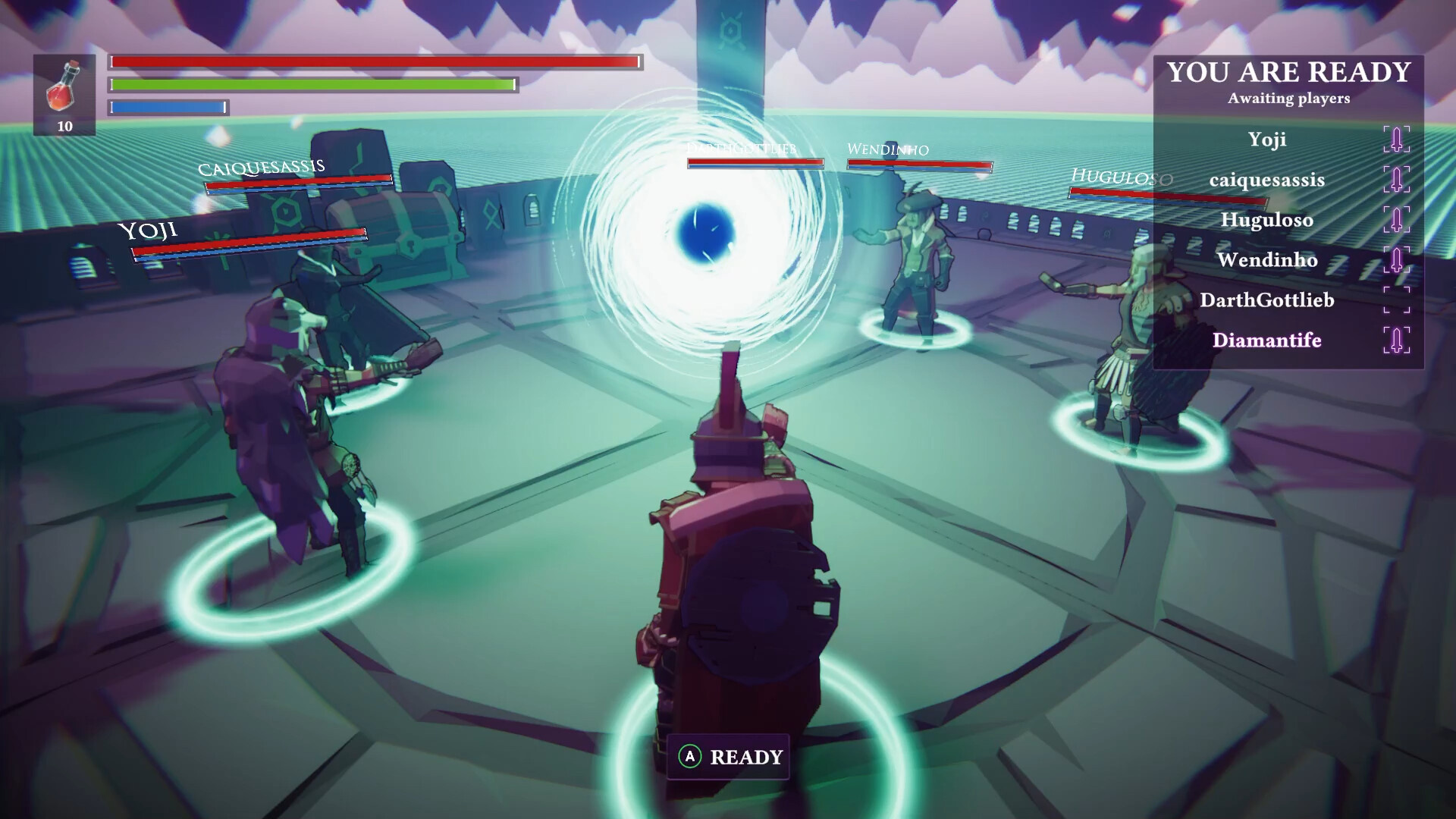This screenshot has width=1456, height=819.
Task: Click the potion count number 10
Action: [x=65, y=127]
